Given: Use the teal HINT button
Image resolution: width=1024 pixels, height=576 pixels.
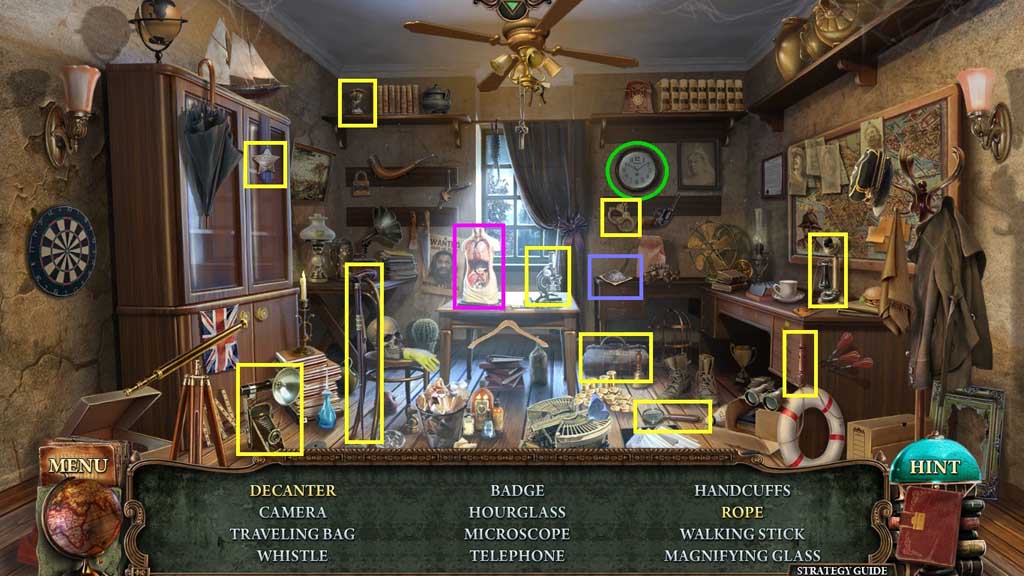Looking at the screenshot, I should click(x=933, y=467).
